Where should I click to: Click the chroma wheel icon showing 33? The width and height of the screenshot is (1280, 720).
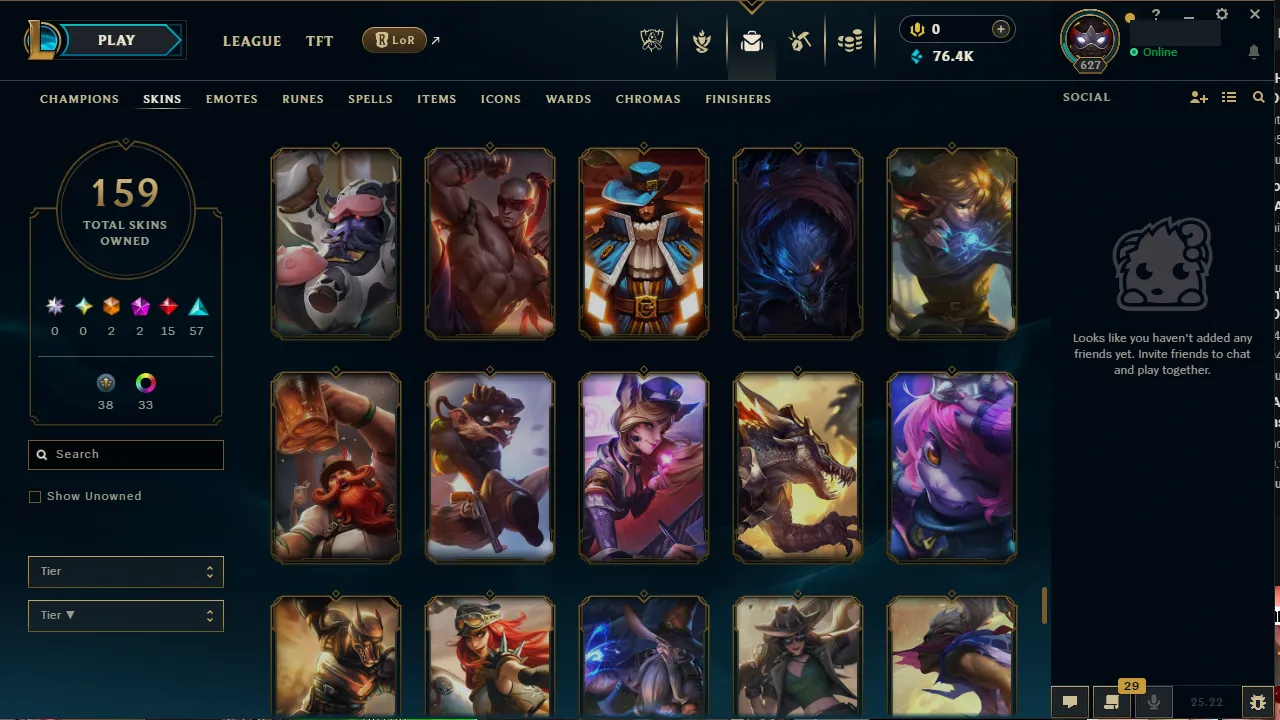pyautogui.click(x=145, y=383)
